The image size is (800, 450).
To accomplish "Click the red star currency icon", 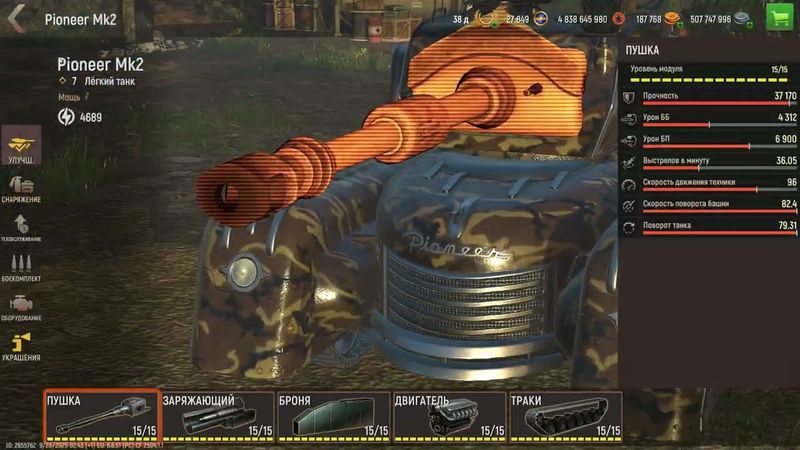I will tap(618, 18).
